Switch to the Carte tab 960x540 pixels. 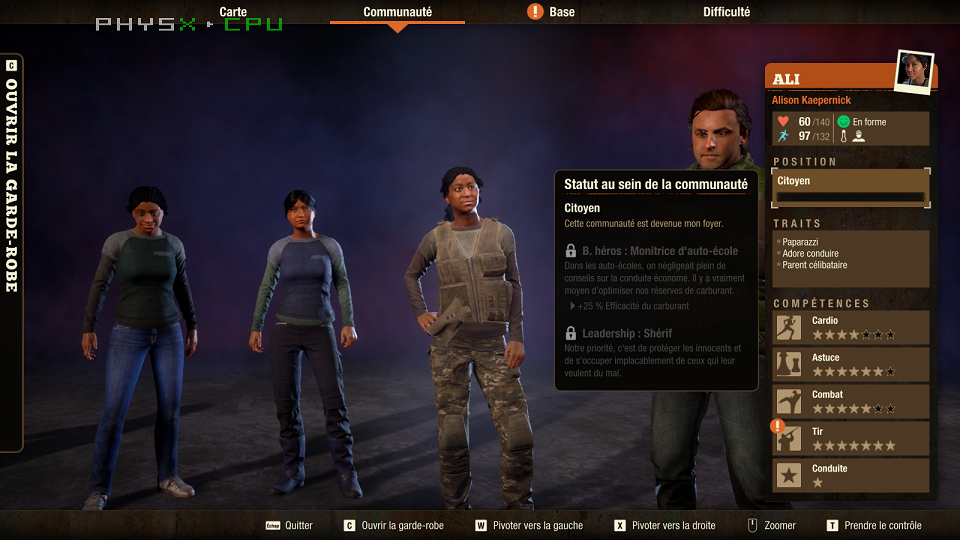tap(233, 12)
